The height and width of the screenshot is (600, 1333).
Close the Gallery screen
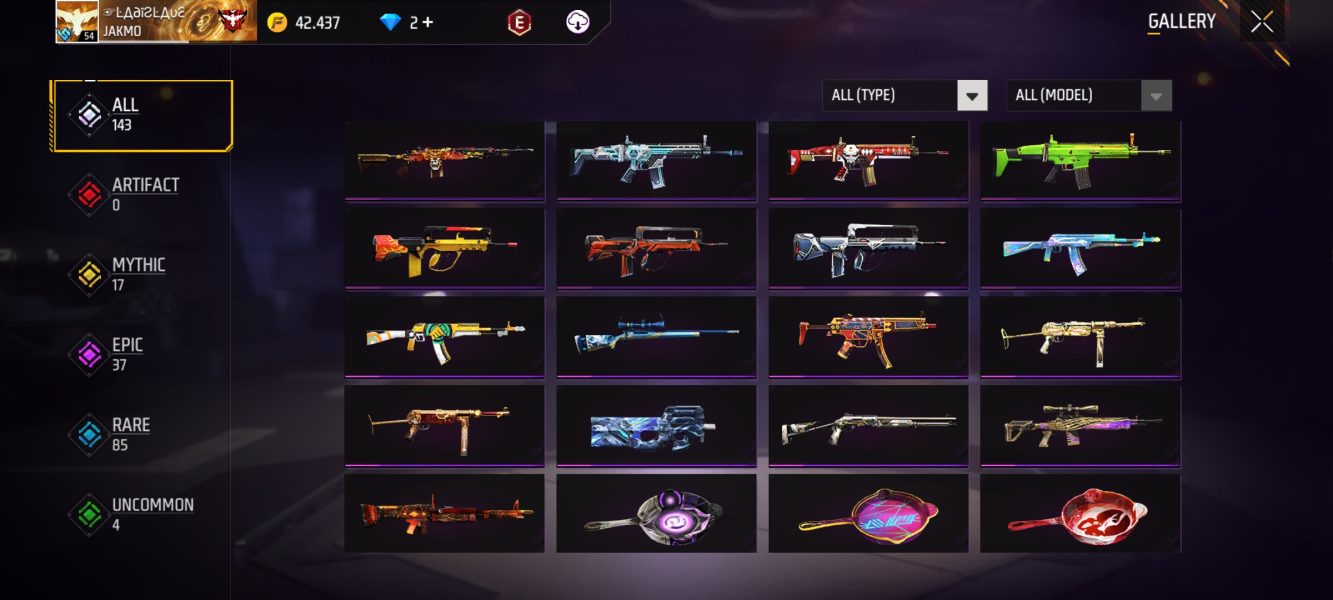coord(1262,22)
